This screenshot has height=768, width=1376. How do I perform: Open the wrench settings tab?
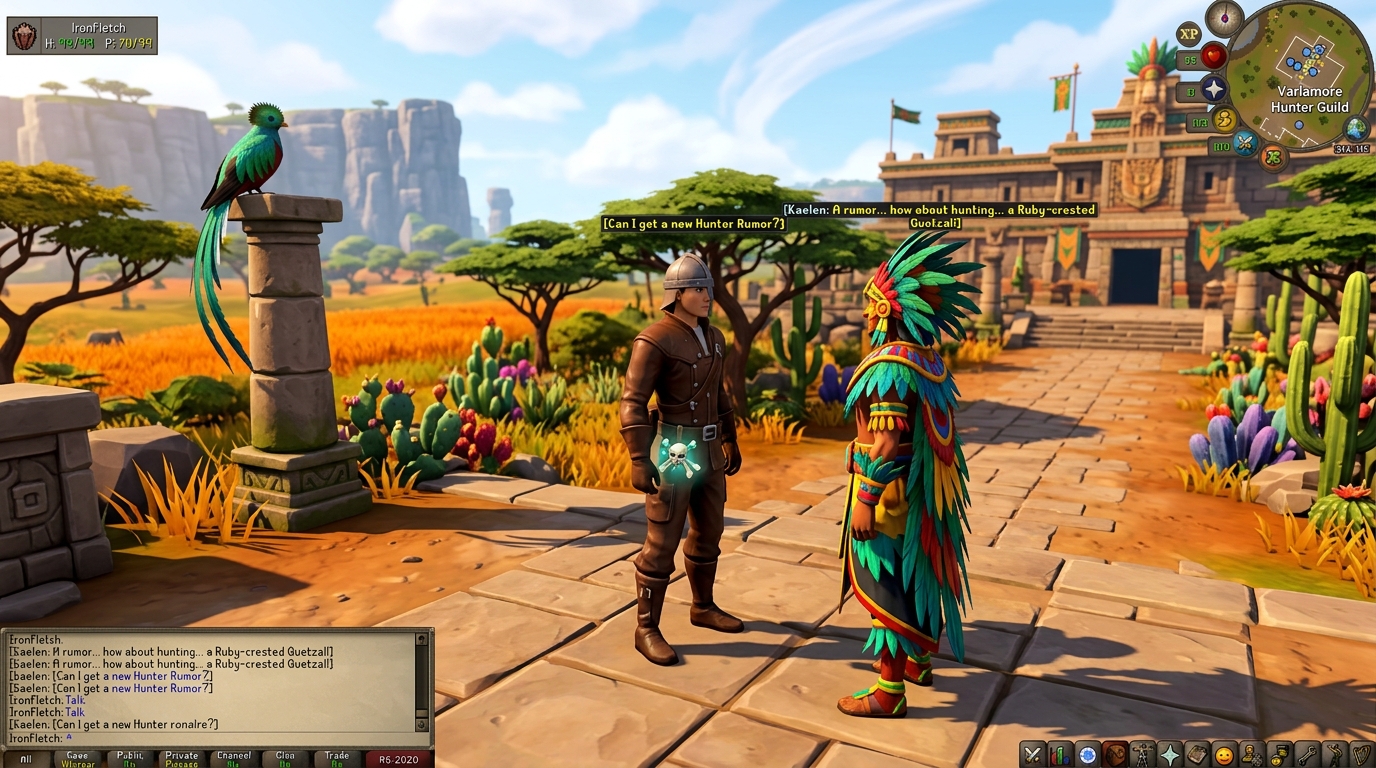1306,754
